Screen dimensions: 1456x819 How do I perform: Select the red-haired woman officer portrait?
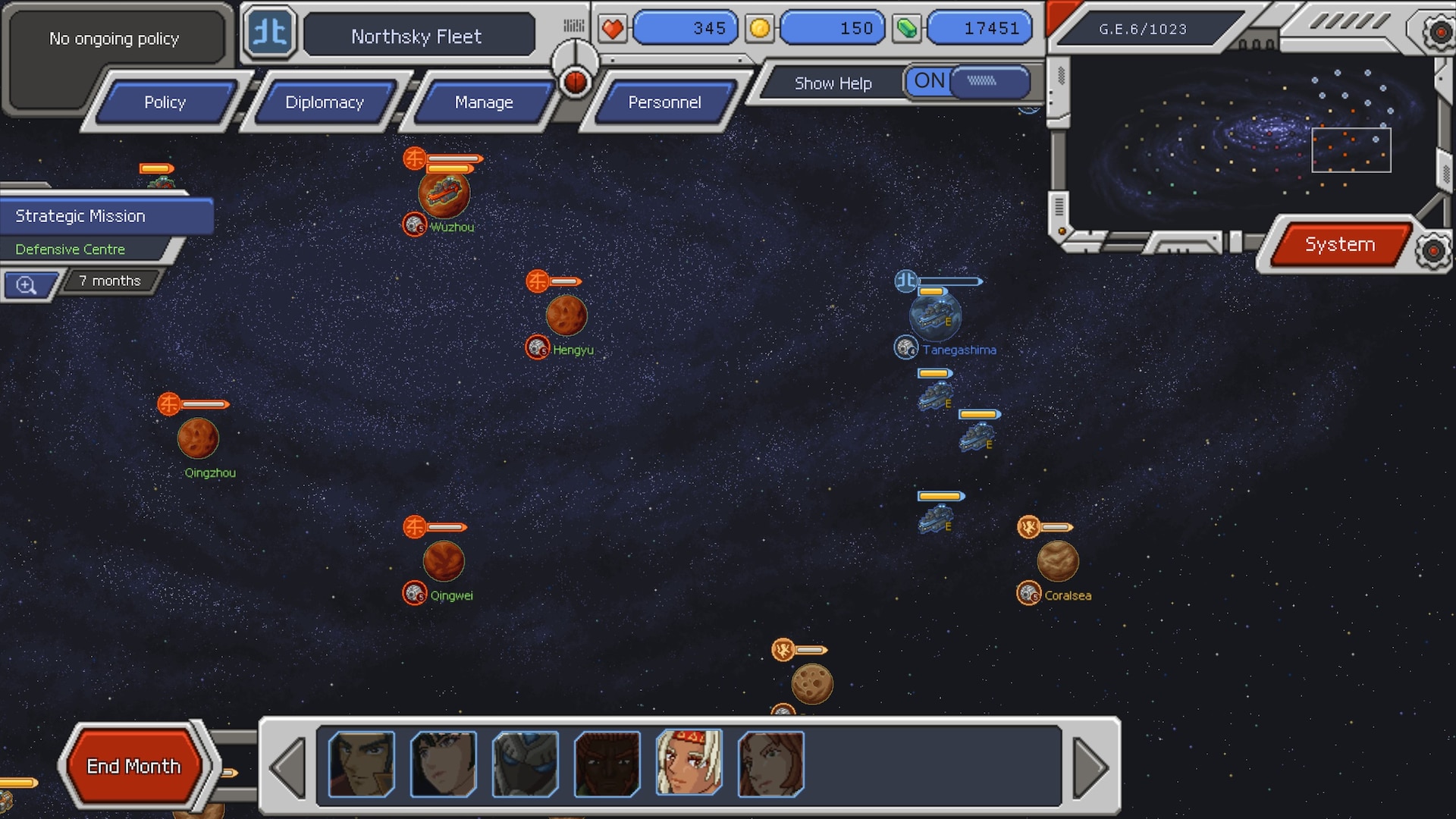coord(770,764)
